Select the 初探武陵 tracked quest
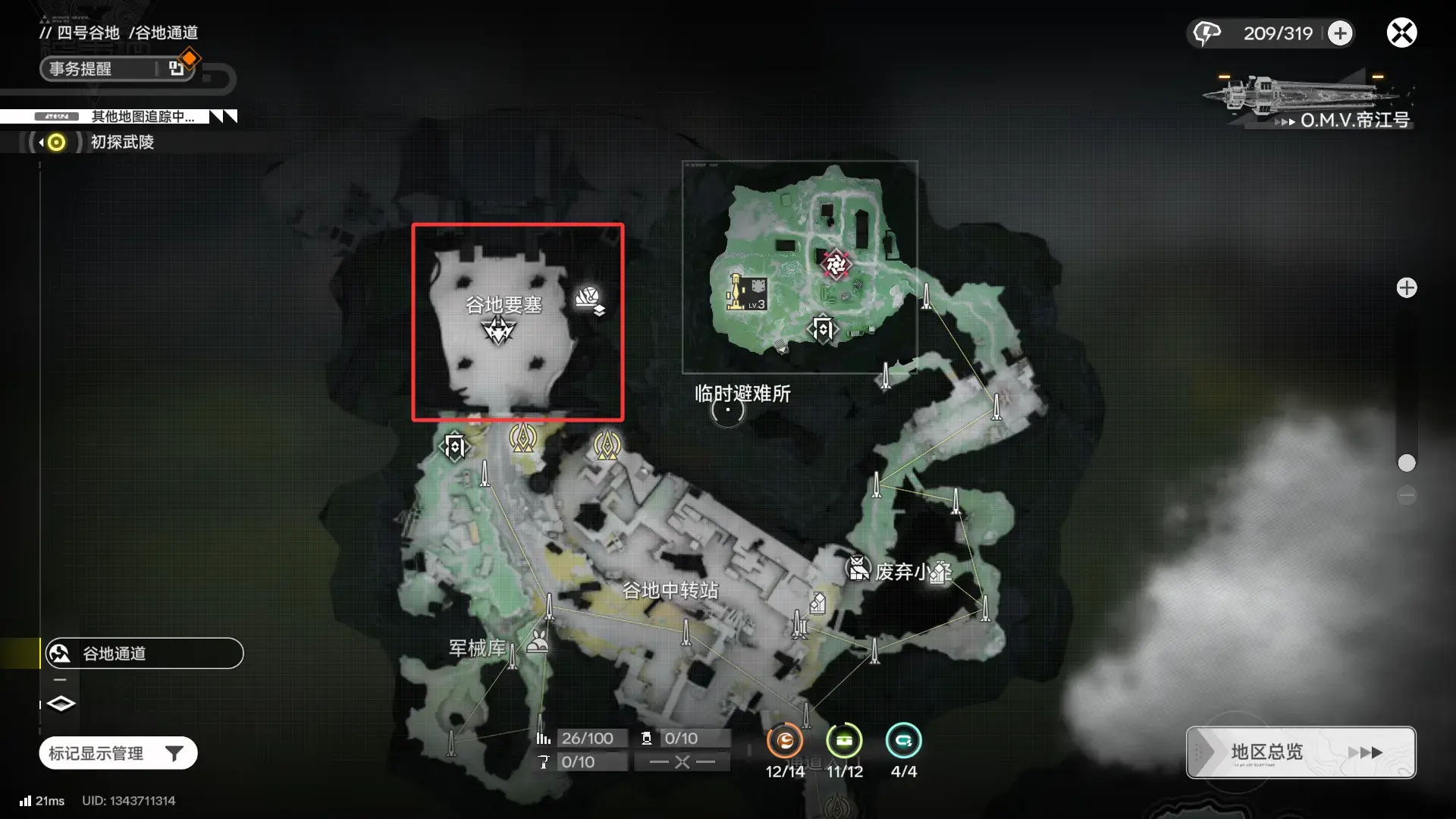 [x=121, y=142]
